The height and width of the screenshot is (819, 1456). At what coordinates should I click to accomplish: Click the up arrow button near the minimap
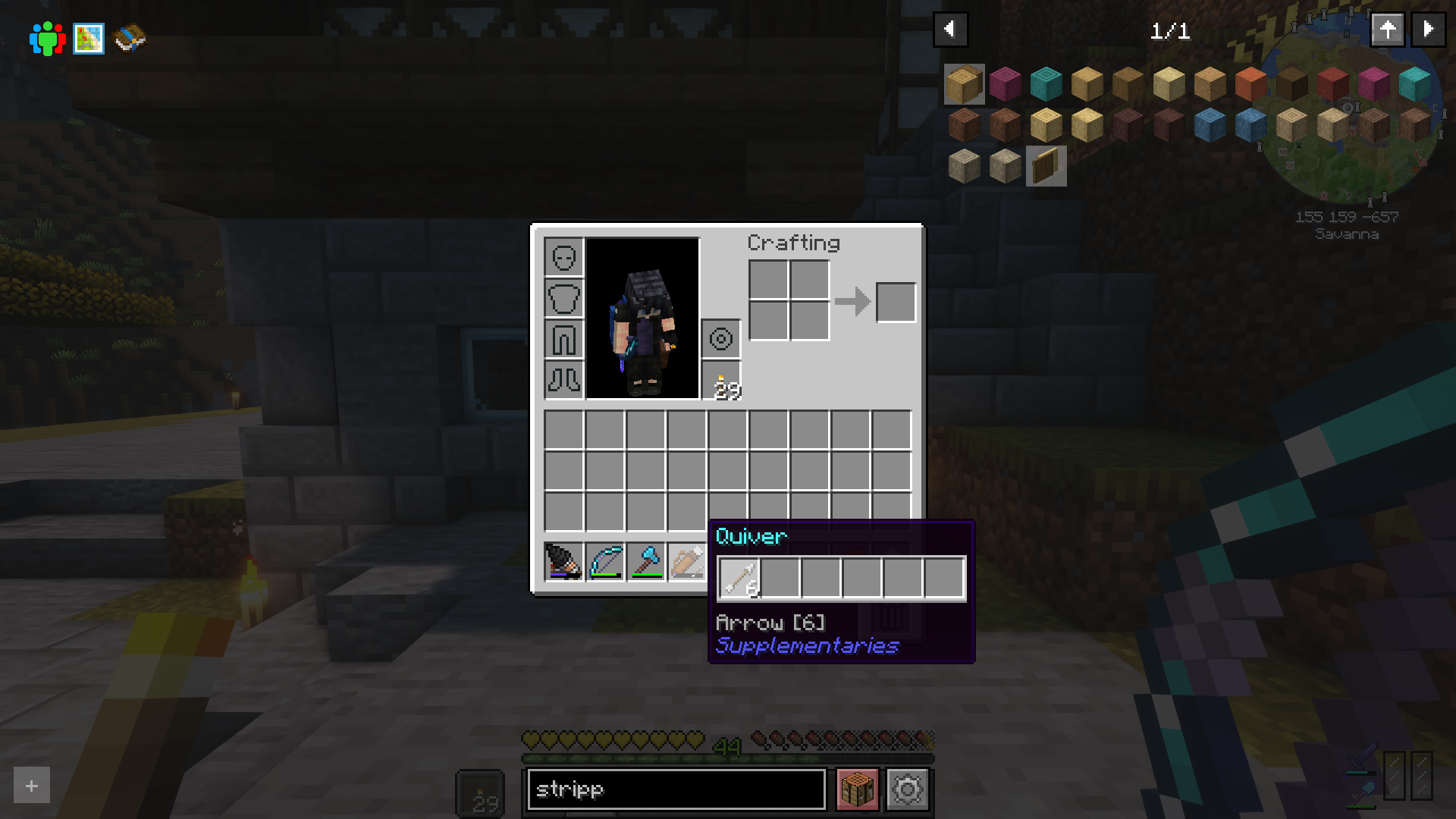pyautogui.click(x=1388, y=30)
